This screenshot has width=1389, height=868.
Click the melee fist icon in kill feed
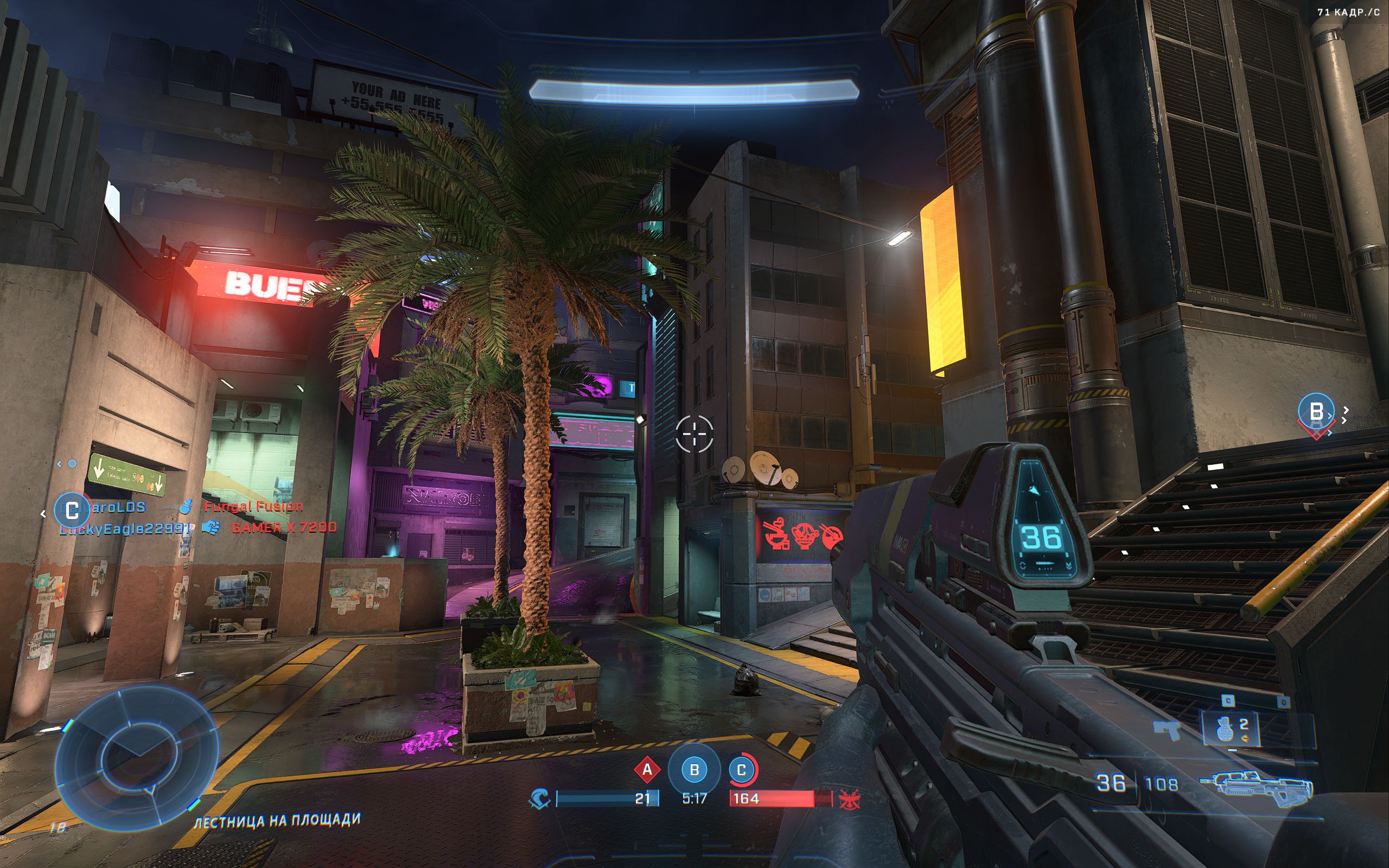click(211, 527)
